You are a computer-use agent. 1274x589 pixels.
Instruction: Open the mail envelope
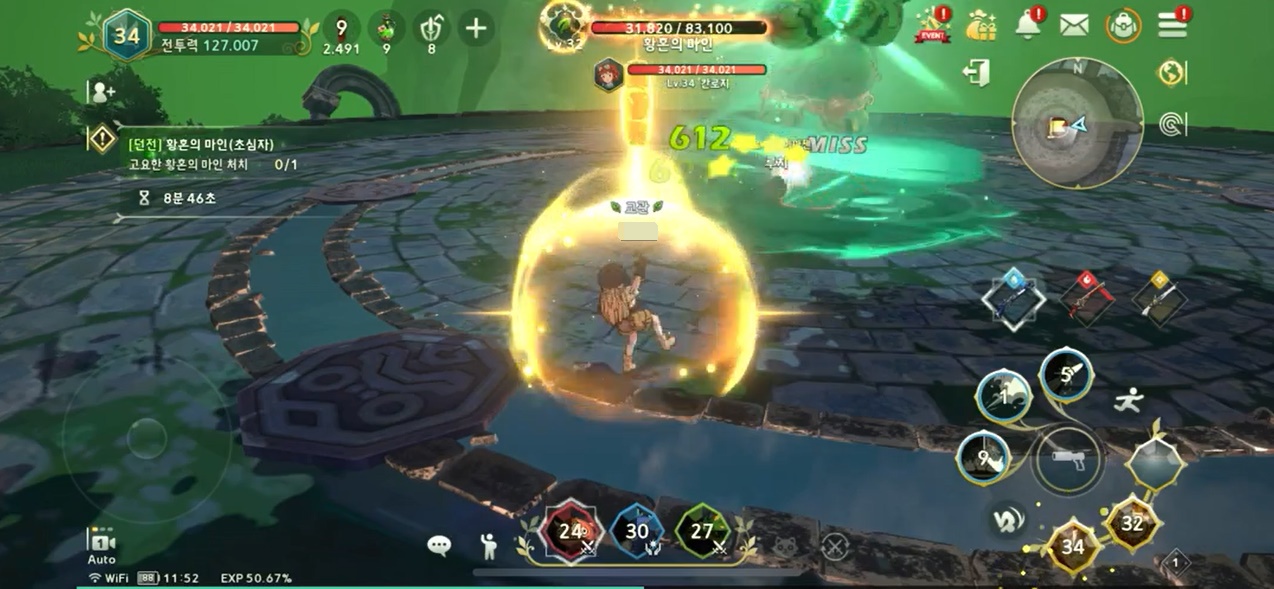tap(1074, 26)
